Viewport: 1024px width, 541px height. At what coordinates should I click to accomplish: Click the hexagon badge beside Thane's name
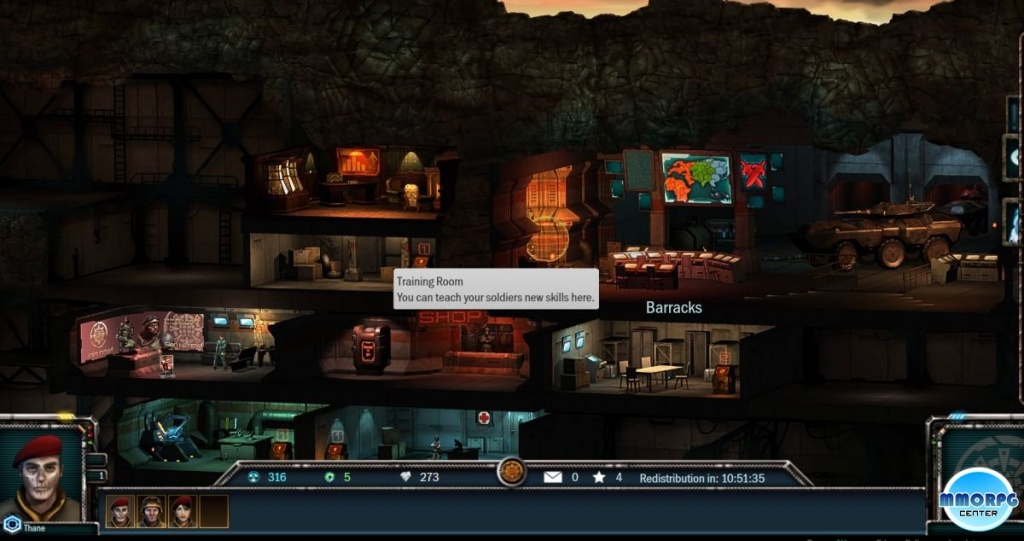point(12,523)
